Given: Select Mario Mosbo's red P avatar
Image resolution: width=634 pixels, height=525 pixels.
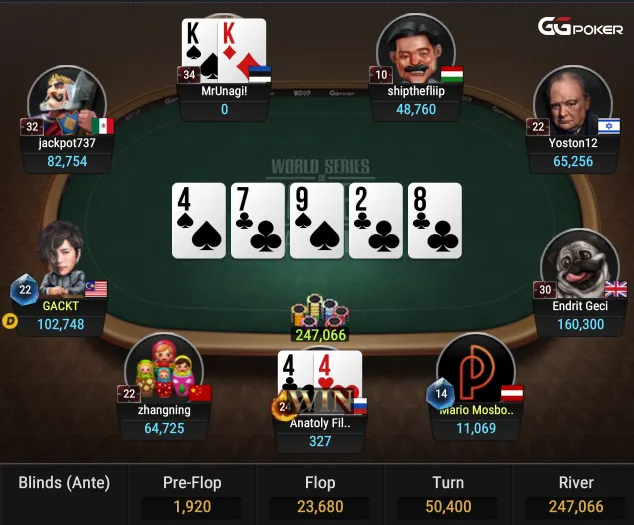Looking at the screenshot, I should coord(475,370).
